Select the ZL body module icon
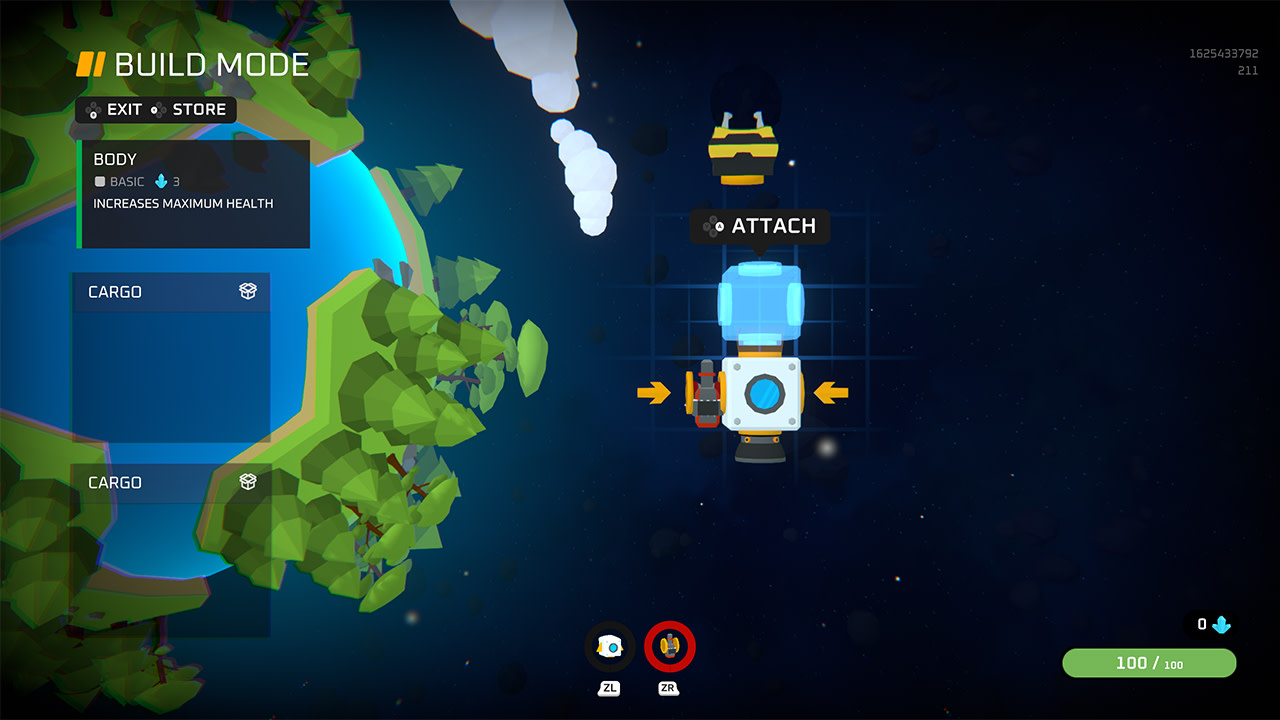Screen dimensions: 1280x720 coord(608,646)
